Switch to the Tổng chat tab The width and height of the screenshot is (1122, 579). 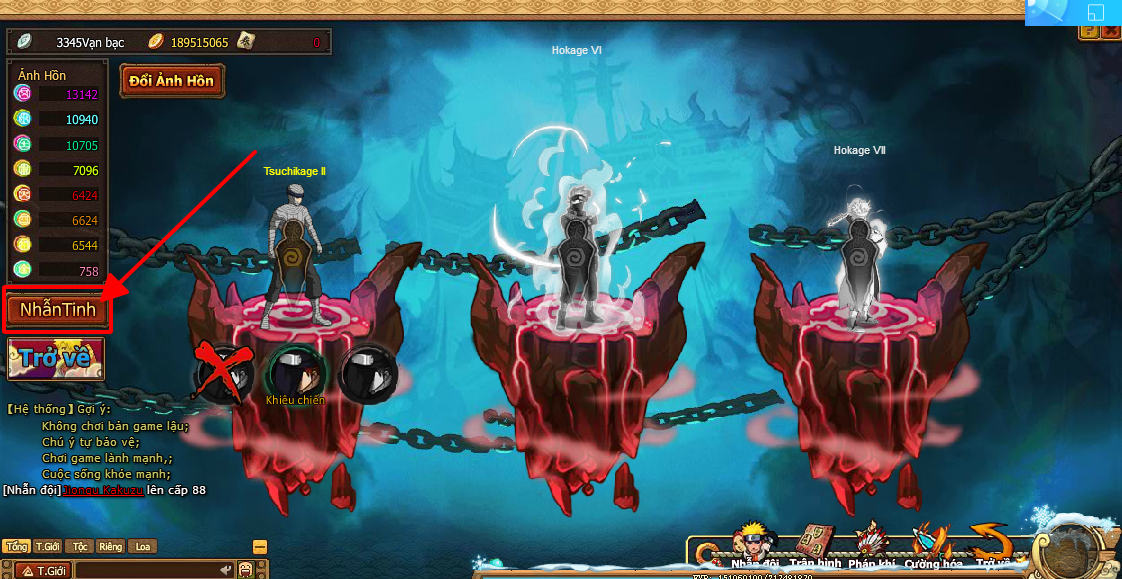15,547
